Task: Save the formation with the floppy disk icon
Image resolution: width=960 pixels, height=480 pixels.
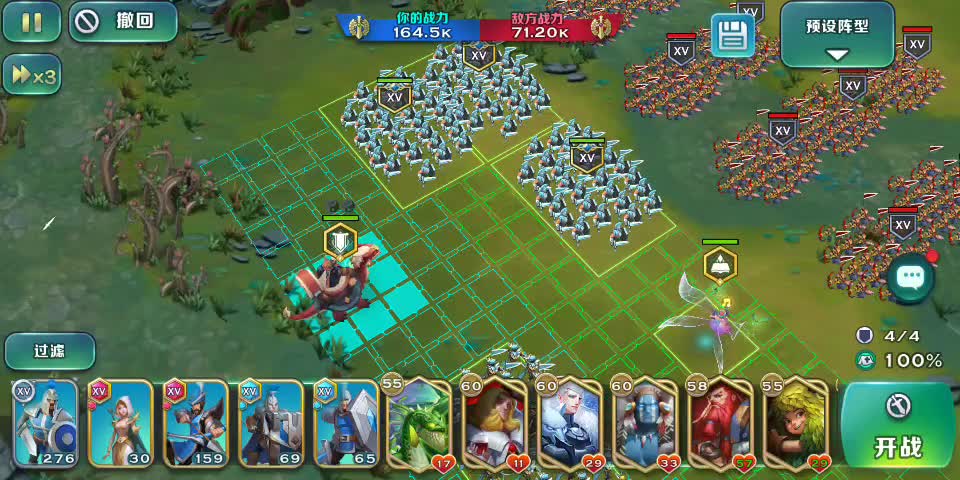Action: (x=732, y=35)
